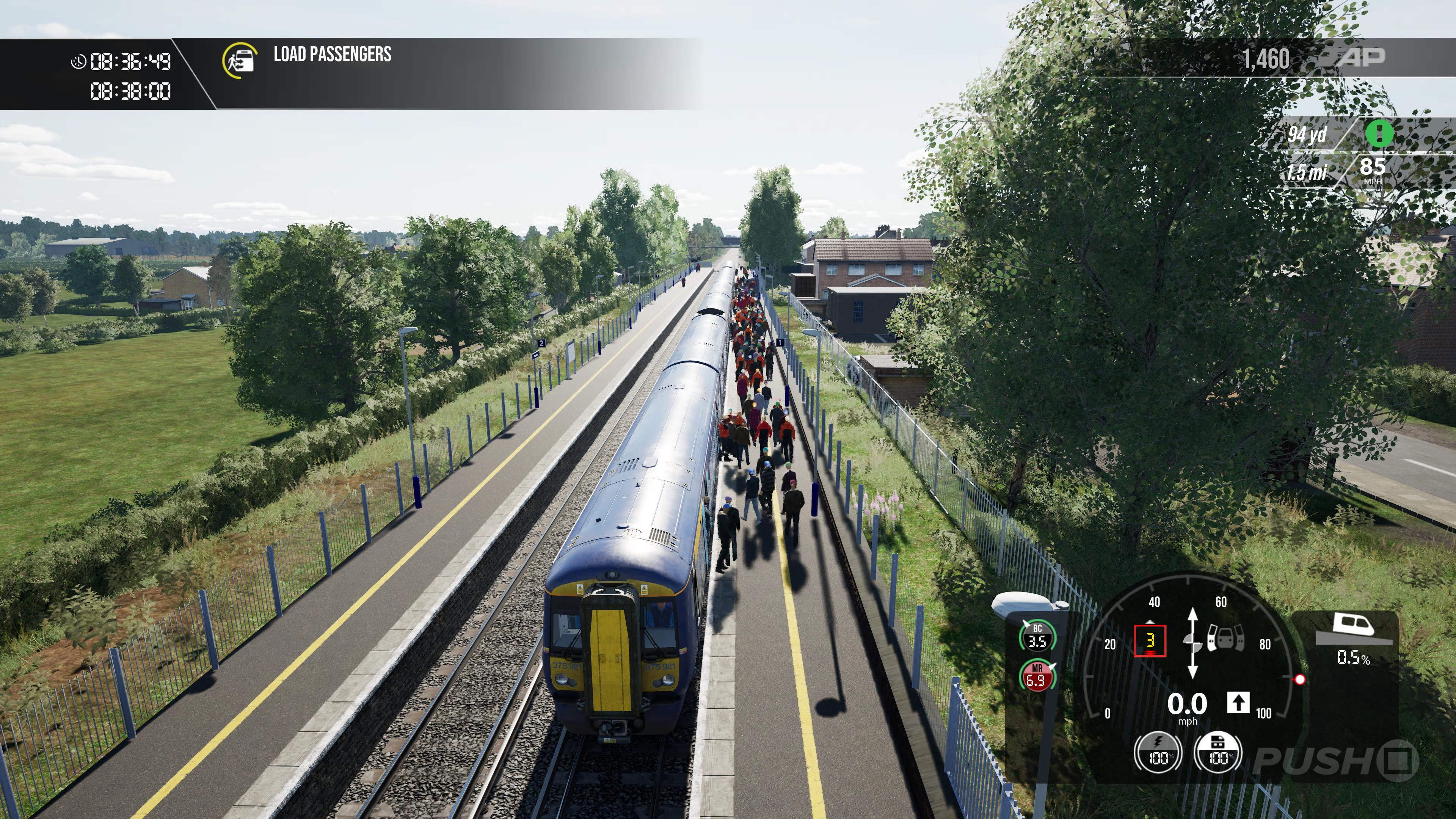Select the red-boxed brake notch indicator
1456x819 pixels.
(1150, 641)
